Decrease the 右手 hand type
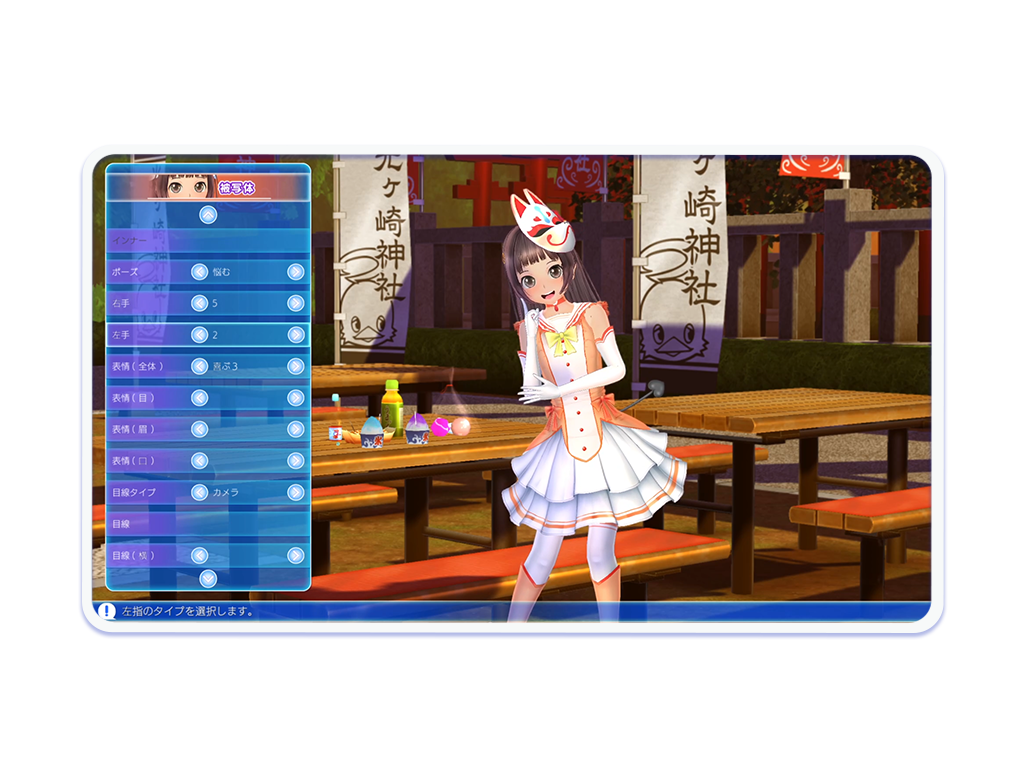This screenshot has height=768, width=1024. click(200, 303)
